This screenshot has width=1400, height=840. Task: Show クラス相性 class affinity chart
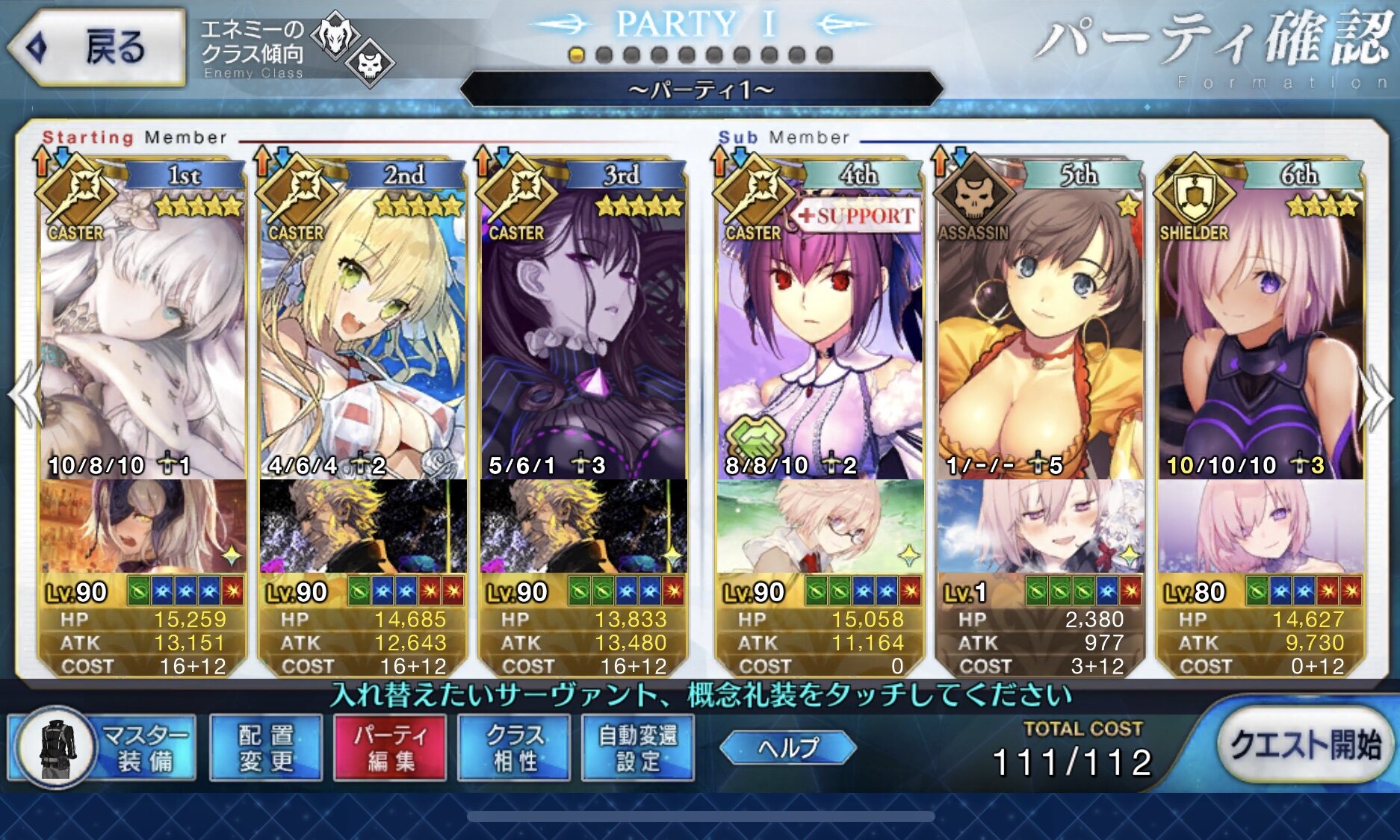coord(514,747)
